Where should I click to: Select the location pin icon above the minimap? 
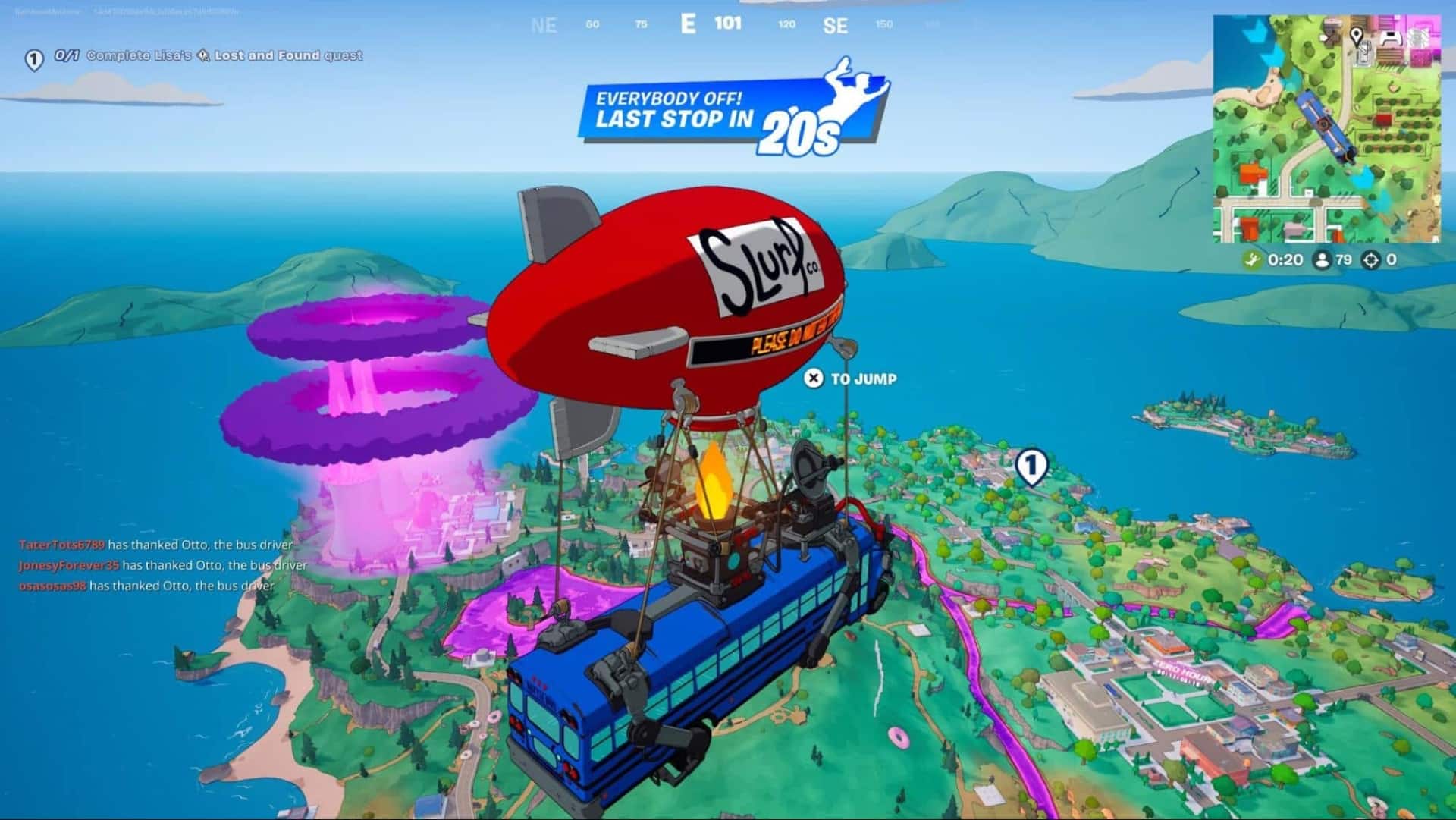(1356, 34)
